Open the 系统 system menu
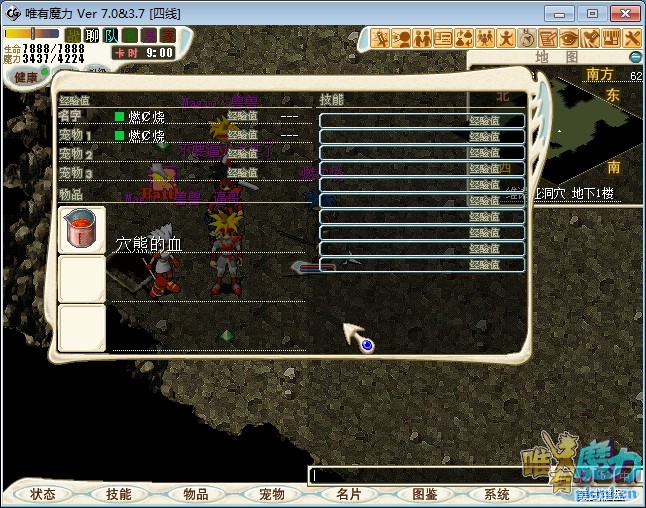The height and width of the screenshot is (508, 646). point(497,494)
